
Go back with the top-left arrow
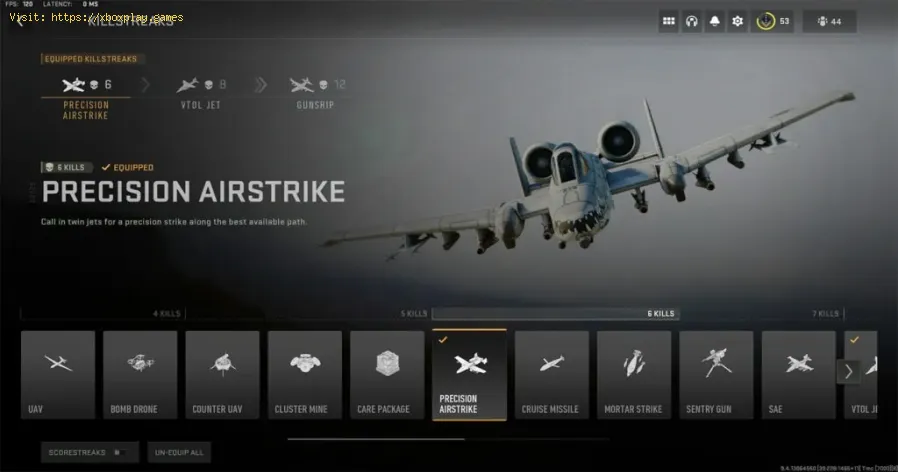(17, 21)
